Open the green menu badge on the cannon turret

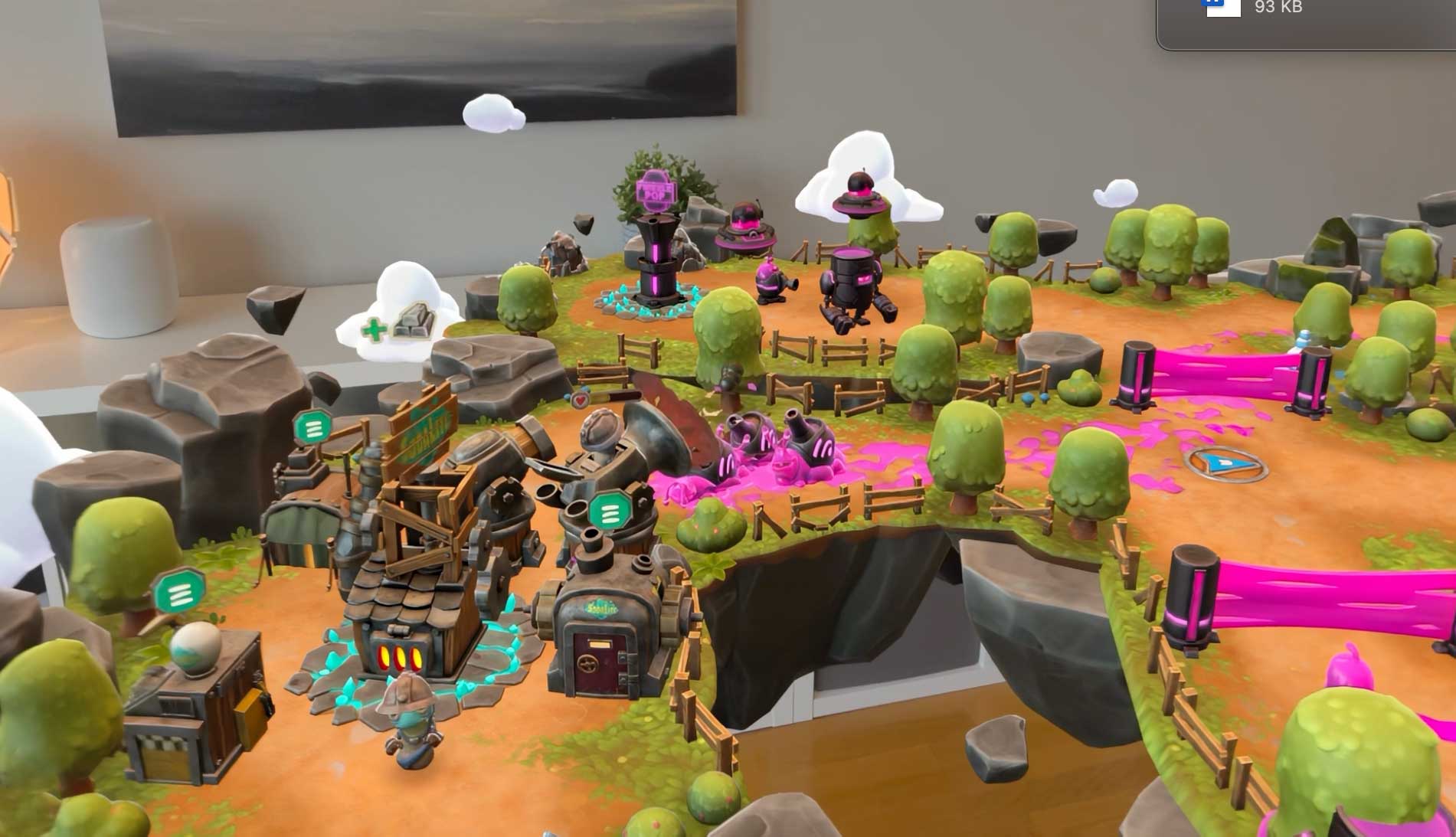click(x=610, y=512)
